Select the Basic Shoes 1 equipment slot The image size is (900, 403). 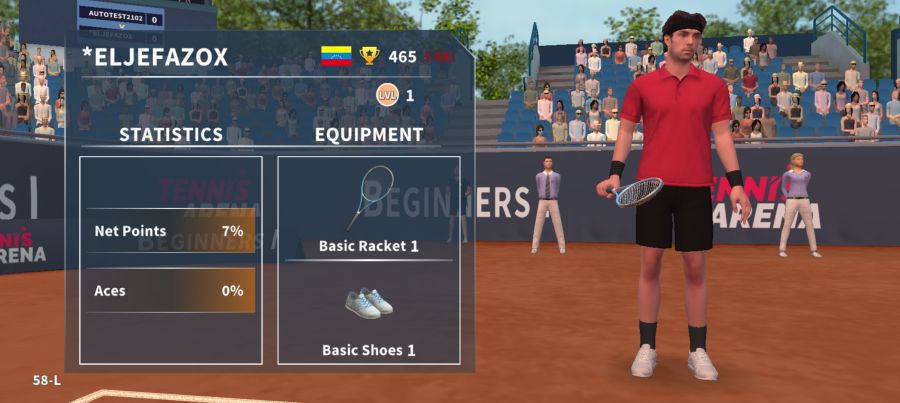pos(368,314)
